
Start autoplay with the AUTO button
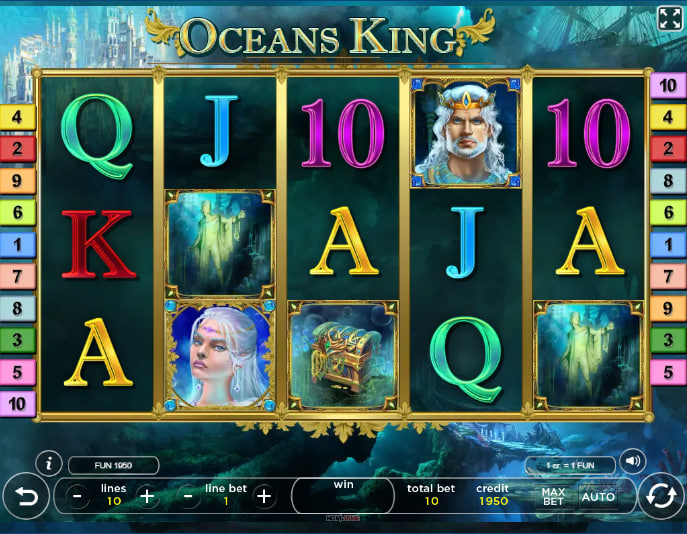[598, 496]
